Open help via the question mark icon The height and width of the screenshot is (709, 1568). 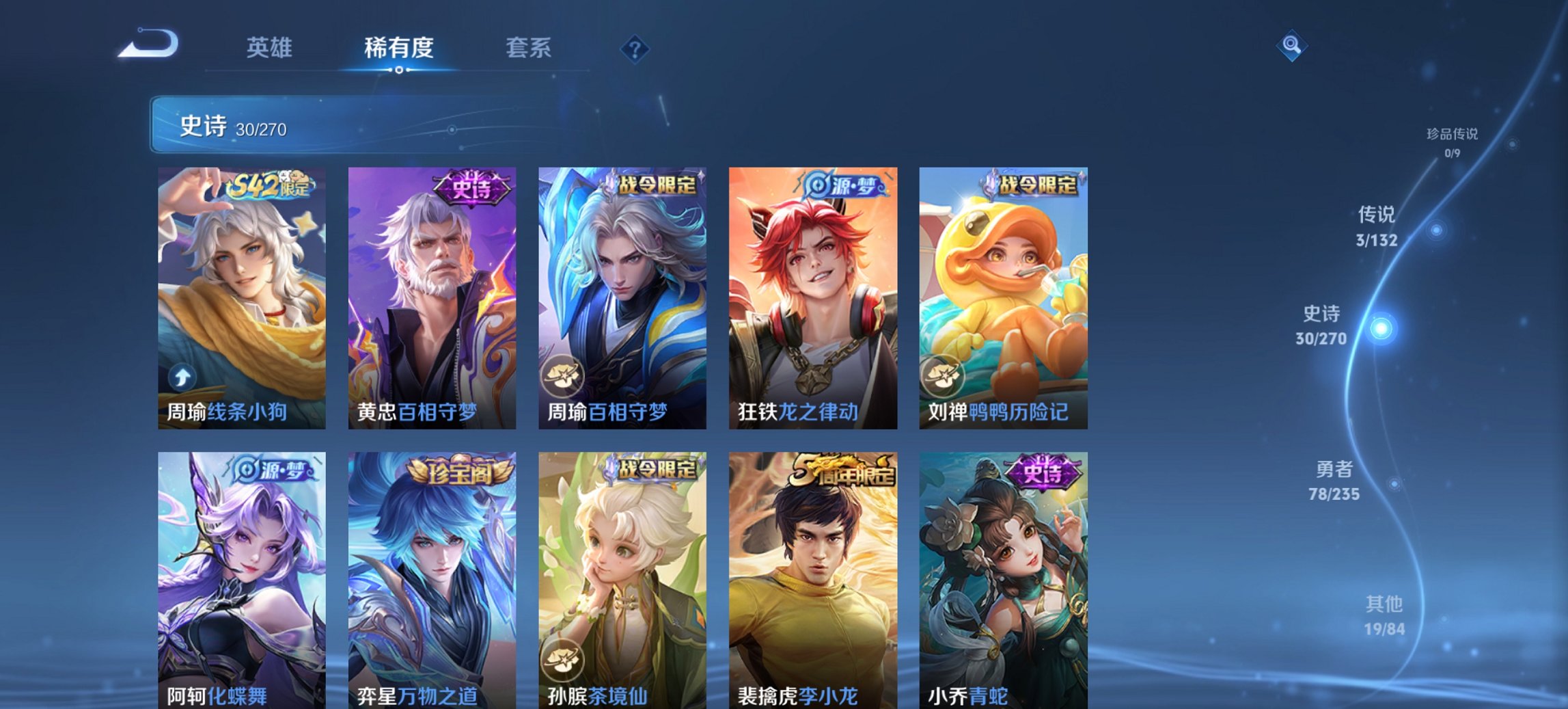[x=635, y=49]
